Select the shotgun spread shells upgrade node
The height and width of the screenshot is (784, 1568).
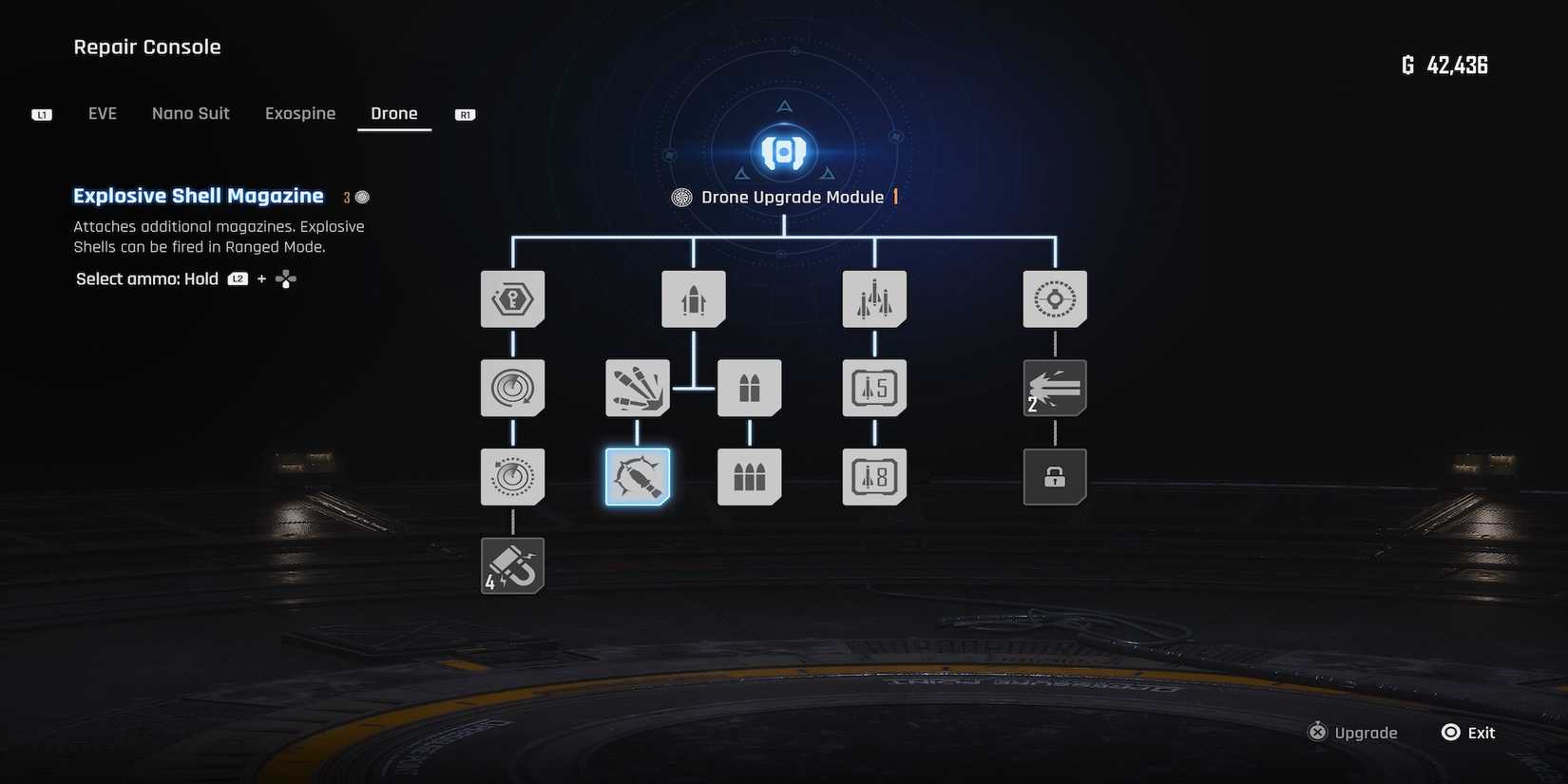pos(637,388)
